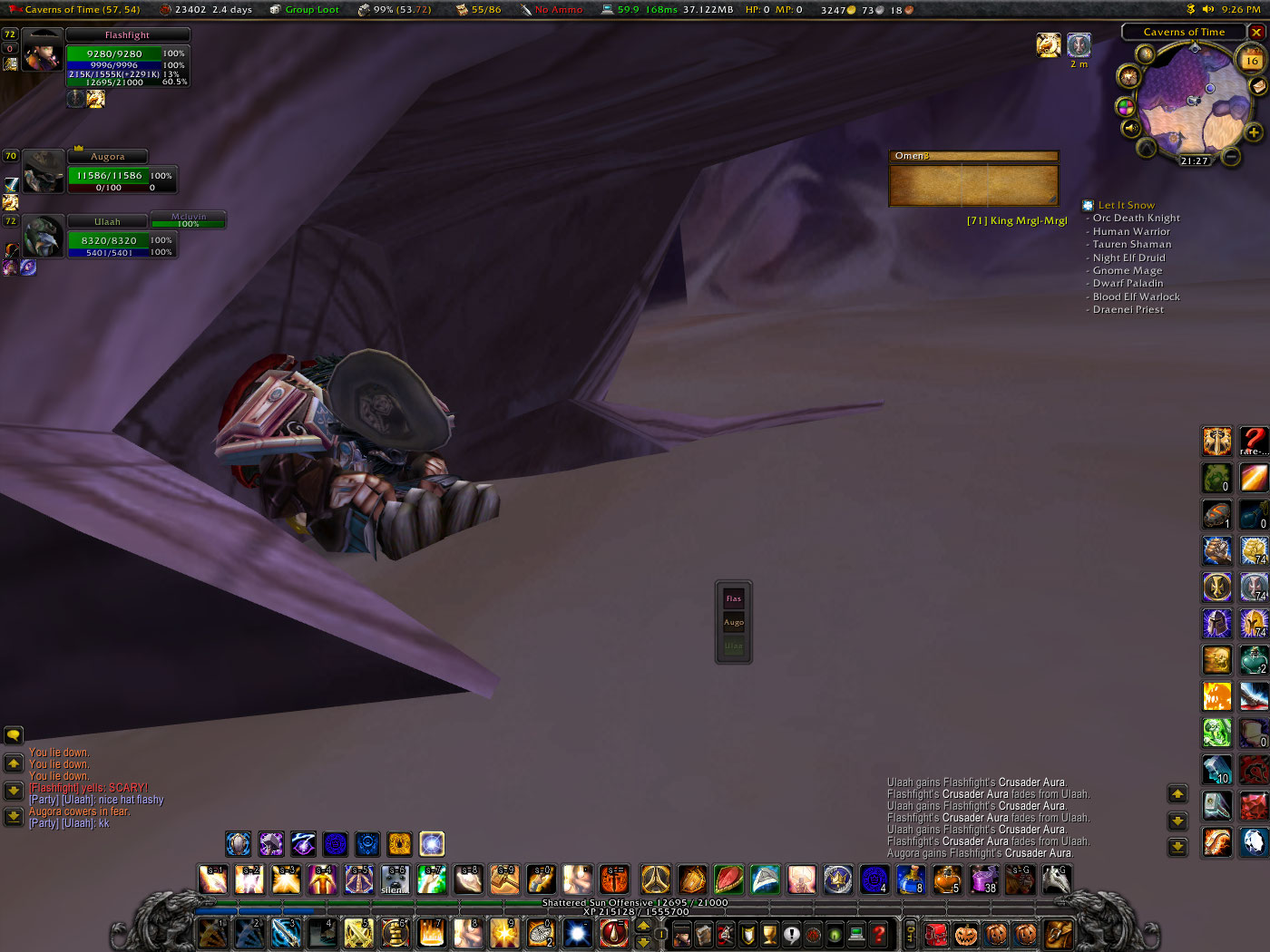
Task: Open the calendar showing day 16
Action: (1251, 60)
